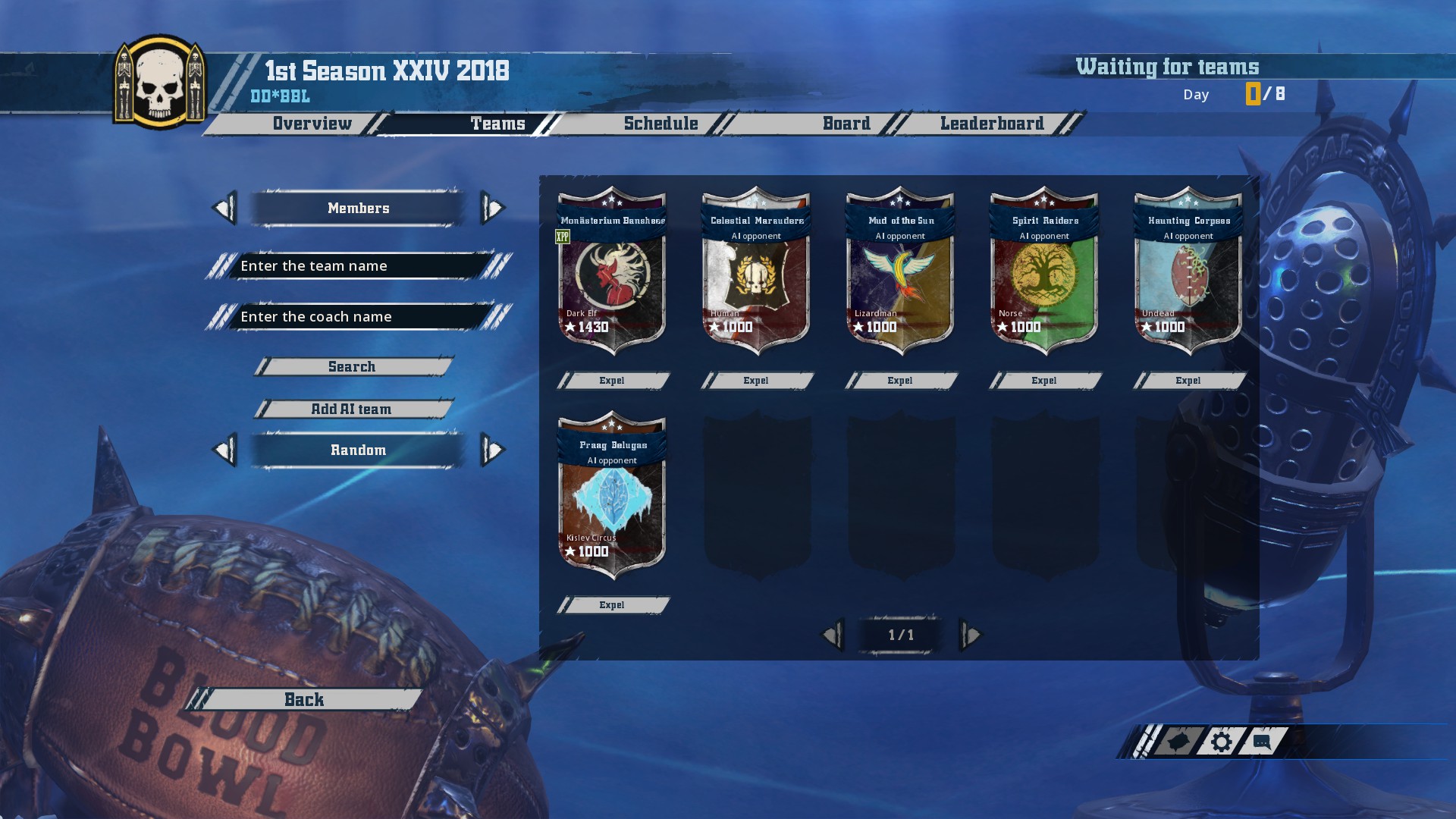Click the Search button
The width and height of the screenshot is (1456, 819).
[x=352, y=367]
